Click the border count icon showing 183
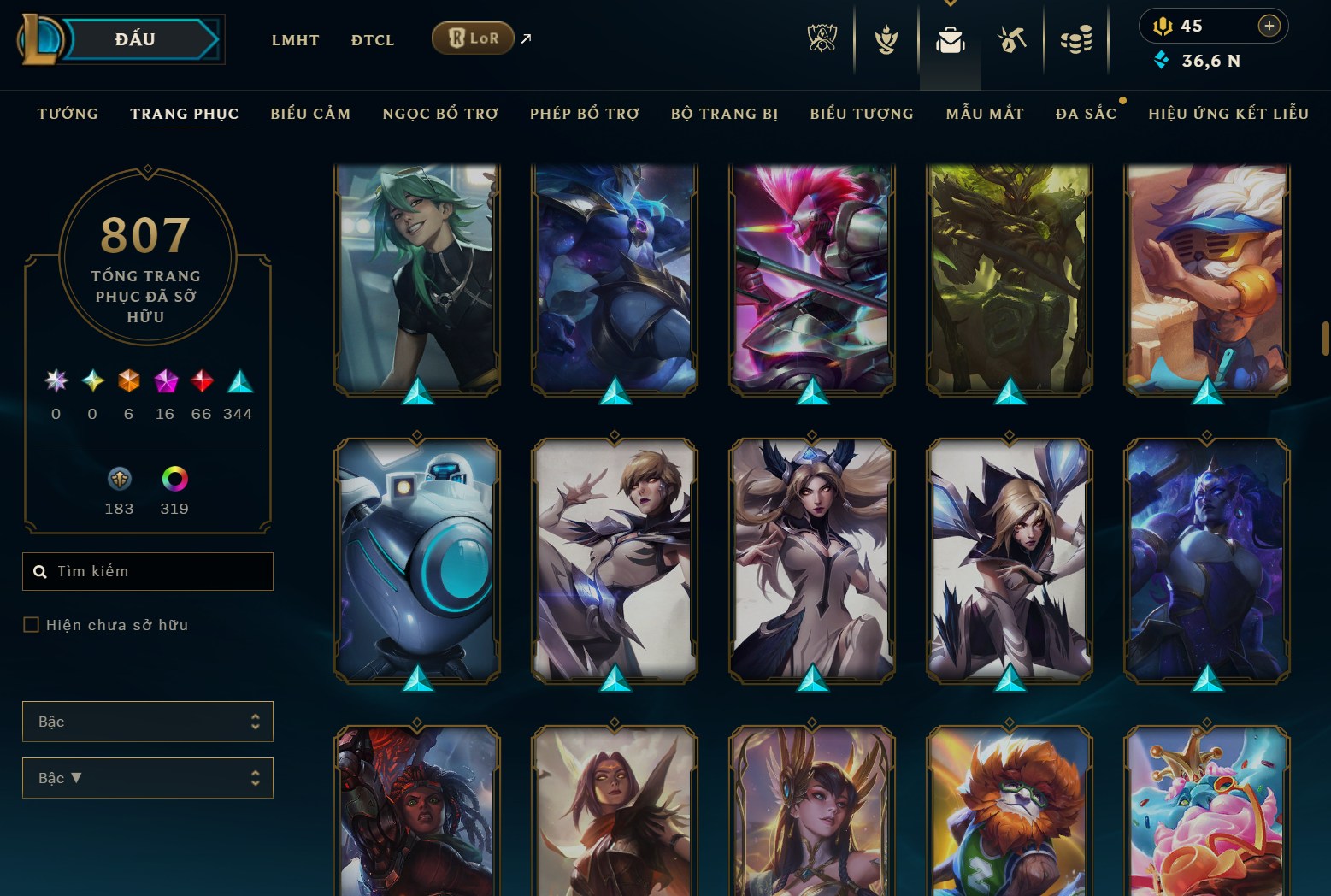1331x896 pixels. [120, 479]
